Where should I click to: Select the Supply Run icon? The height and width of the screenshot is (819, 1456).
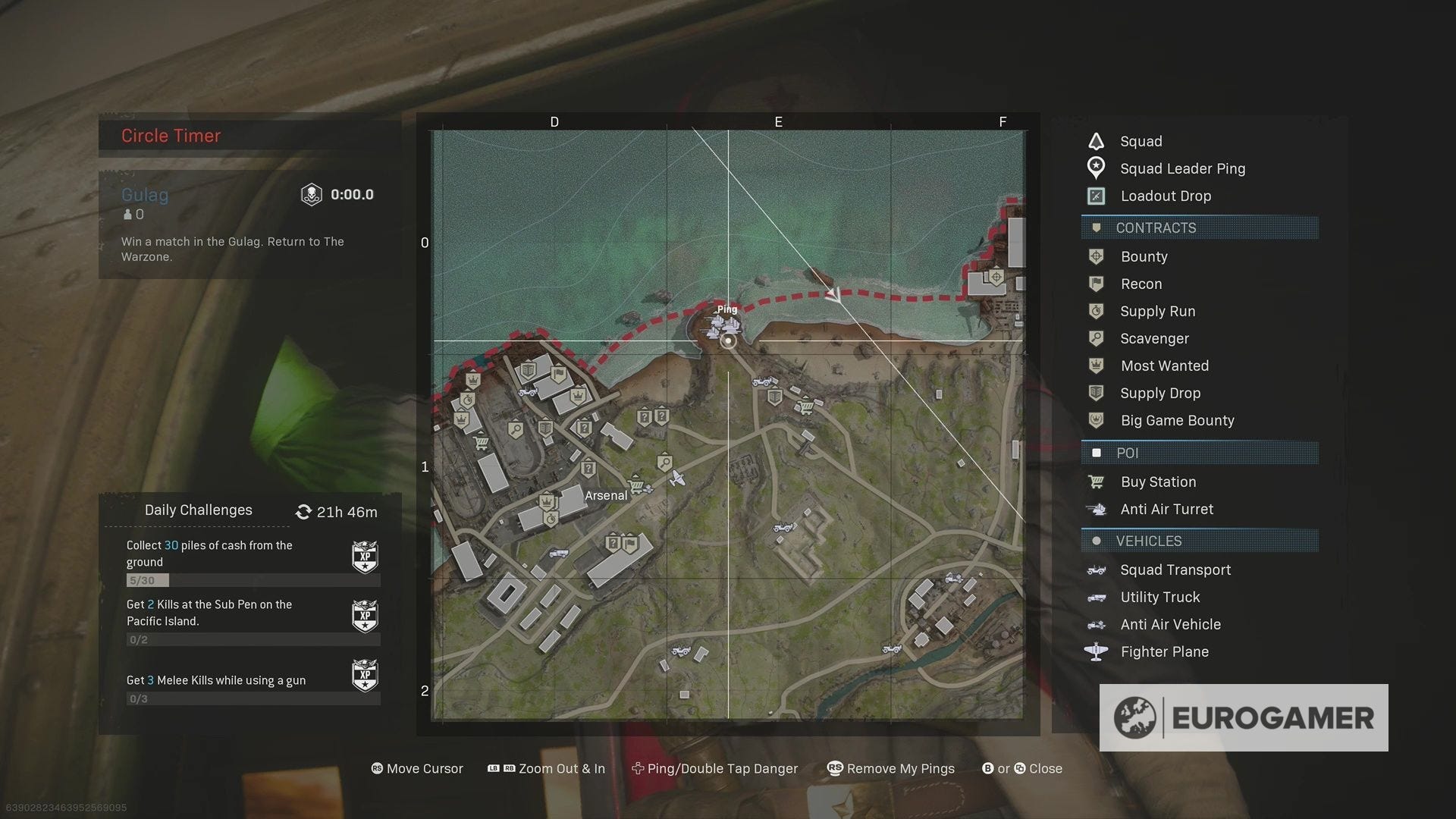pyautogui.click(x=1096, y=311)
